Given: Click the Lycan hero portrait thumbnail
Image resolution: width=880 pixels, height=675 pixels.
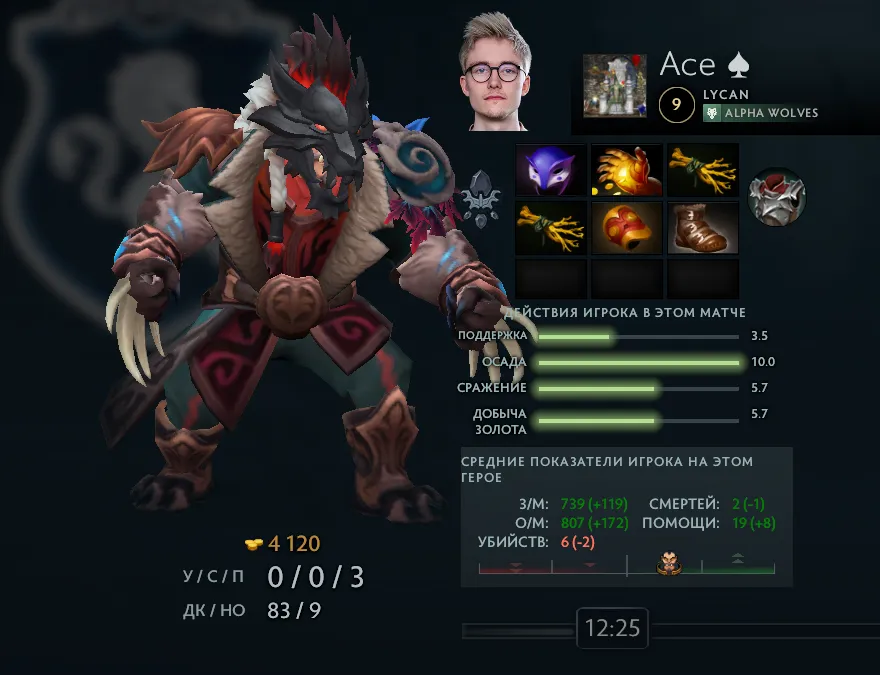Looking at the screenshot, I should tap(615, 86).
